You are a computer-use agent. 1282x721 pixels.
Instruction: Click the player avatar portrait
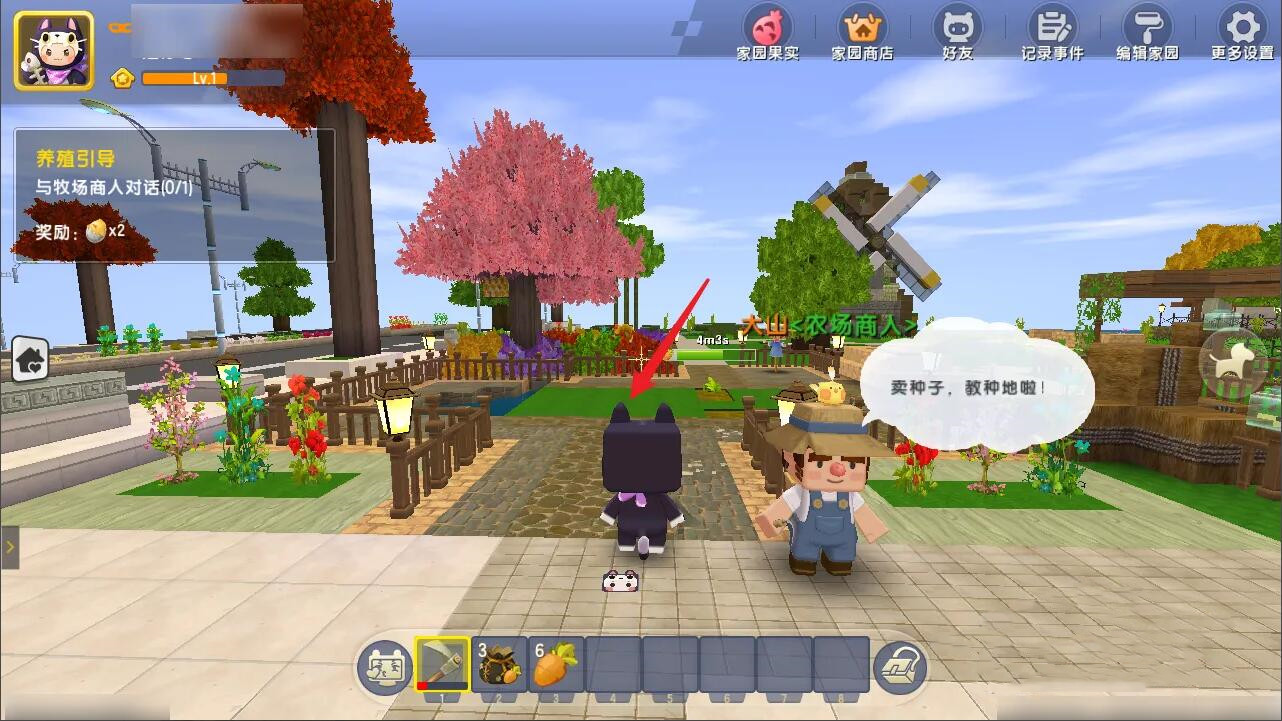point(54,50)
